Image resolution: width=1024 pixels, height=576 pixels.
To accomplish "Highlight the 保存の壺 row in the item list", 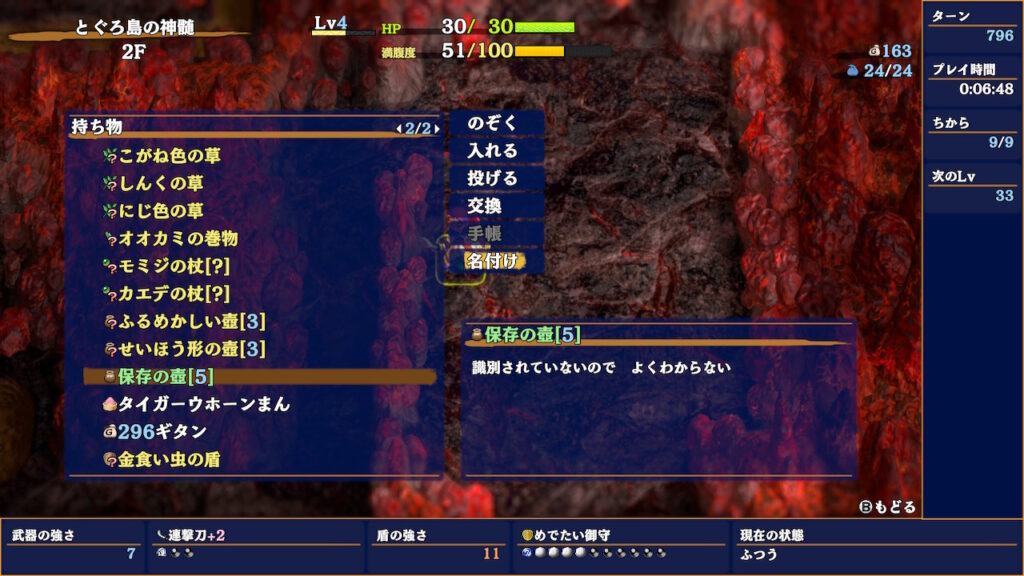I will click(165, 377).
